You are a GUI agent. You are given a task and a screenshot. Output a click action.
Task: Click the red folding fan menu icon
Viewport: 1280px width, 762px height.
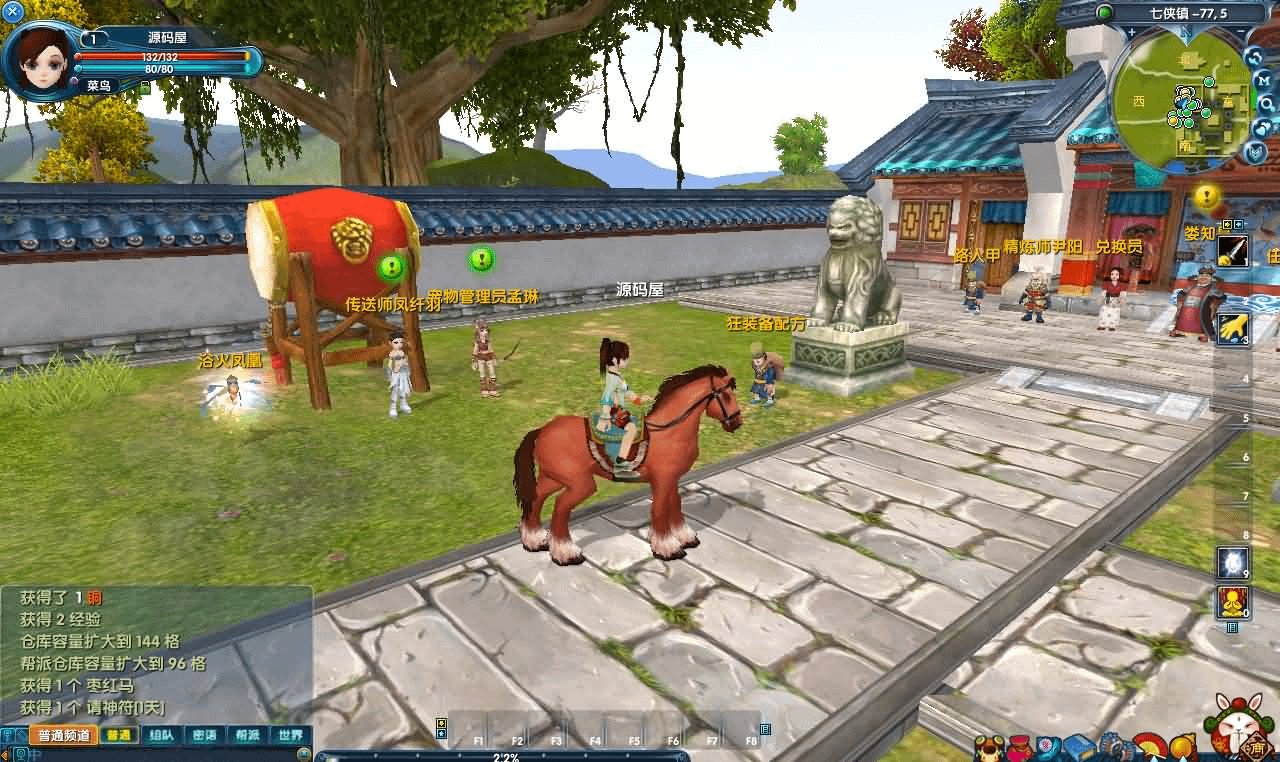click(1148, 746)
